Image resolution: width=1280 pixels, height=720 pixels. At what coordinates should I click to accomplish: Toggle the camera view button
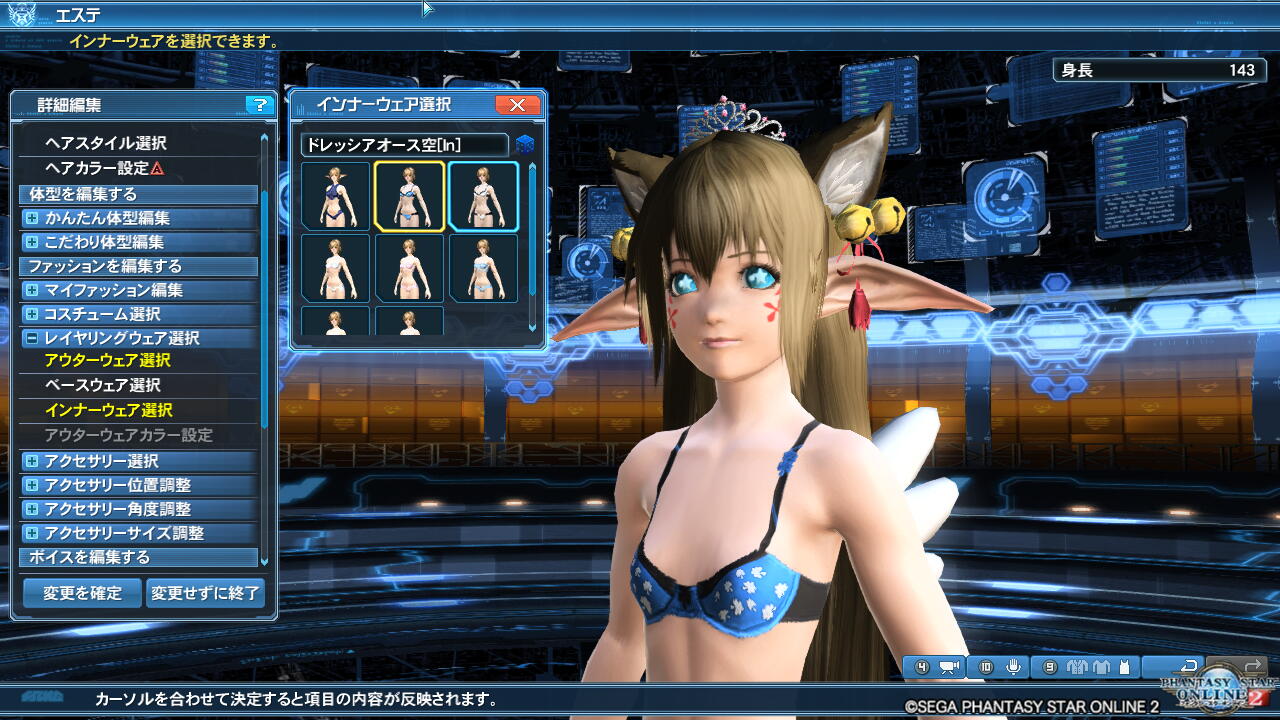(x=949, y=667)
